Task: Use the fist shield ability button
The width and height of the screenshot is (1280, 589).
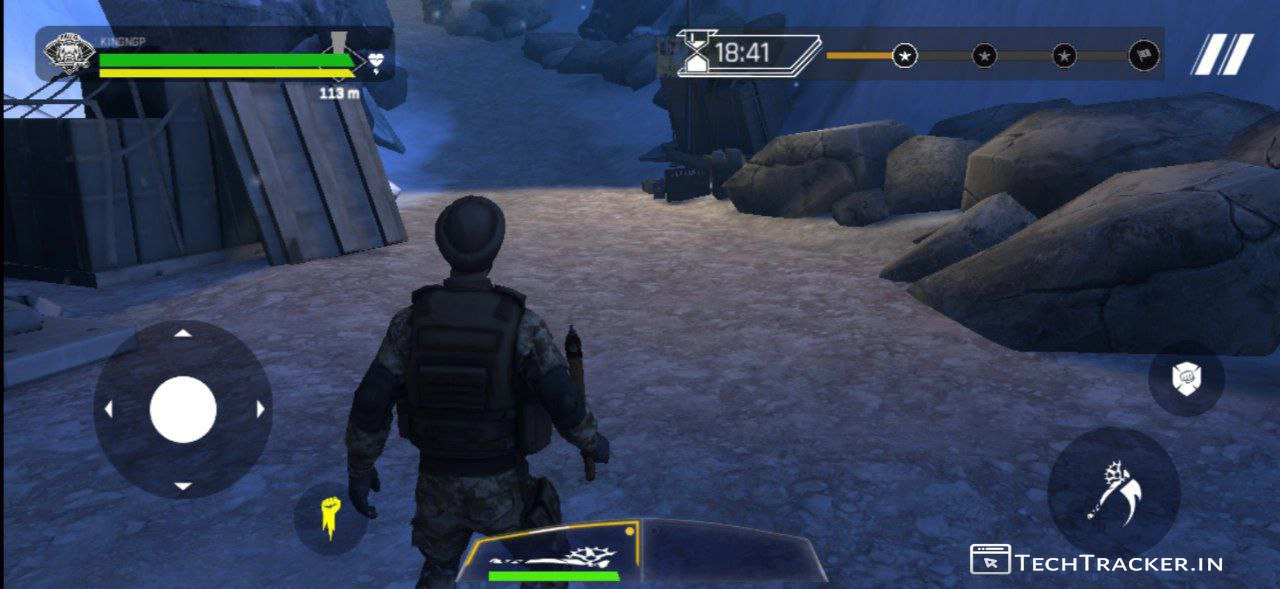Action: pyautogui.click(x=1185, y=378)
